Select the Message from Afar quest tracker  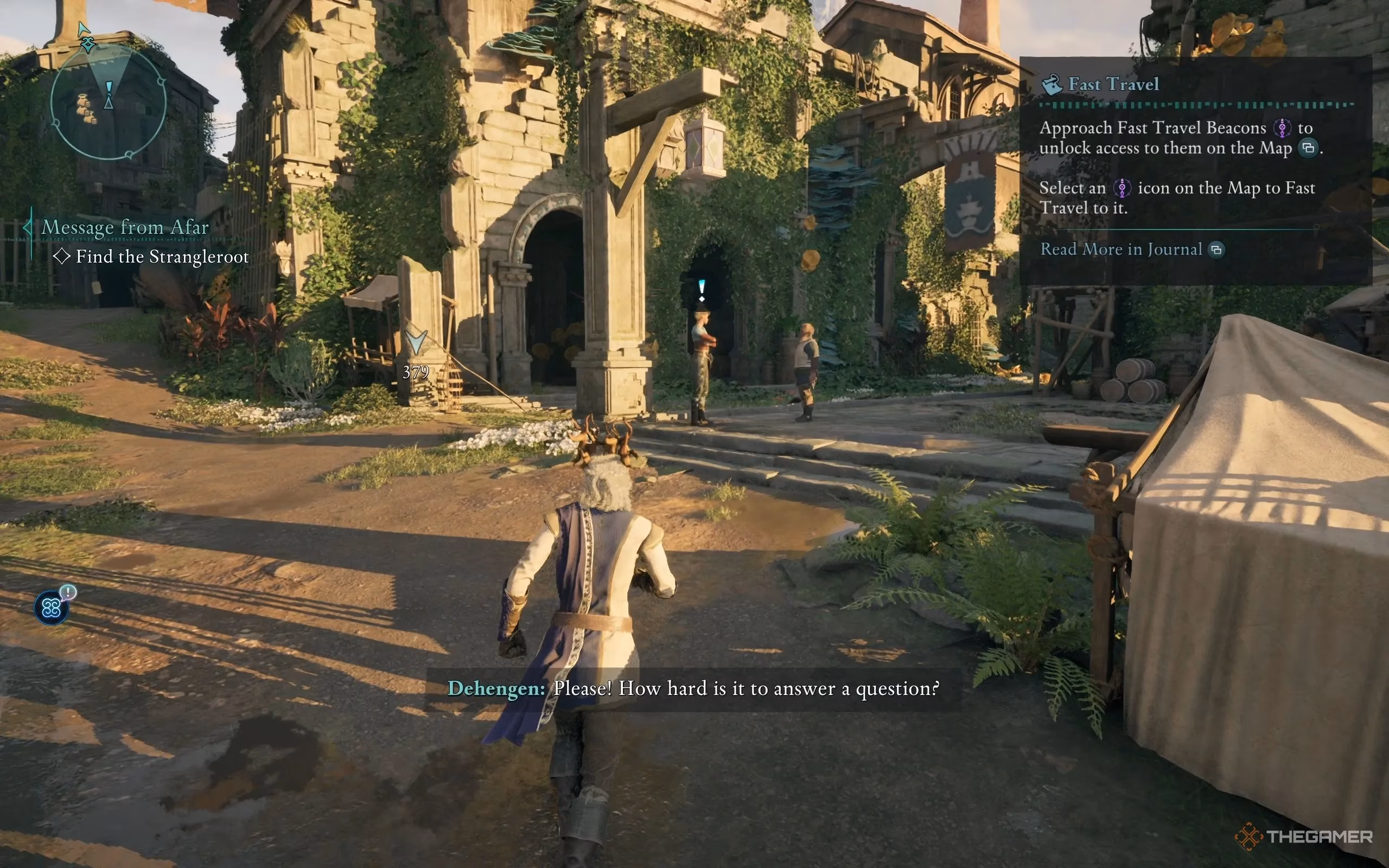pyautogui.click(x=125, y=227)
